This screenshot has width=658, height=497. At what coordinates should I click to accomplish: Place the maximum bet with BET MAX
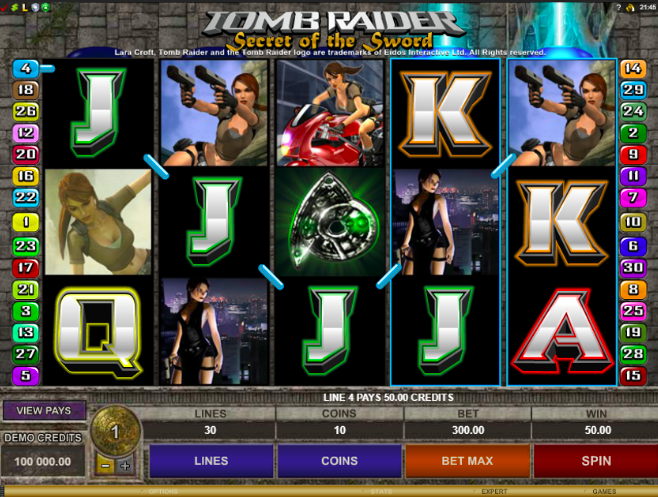[467, 462]
